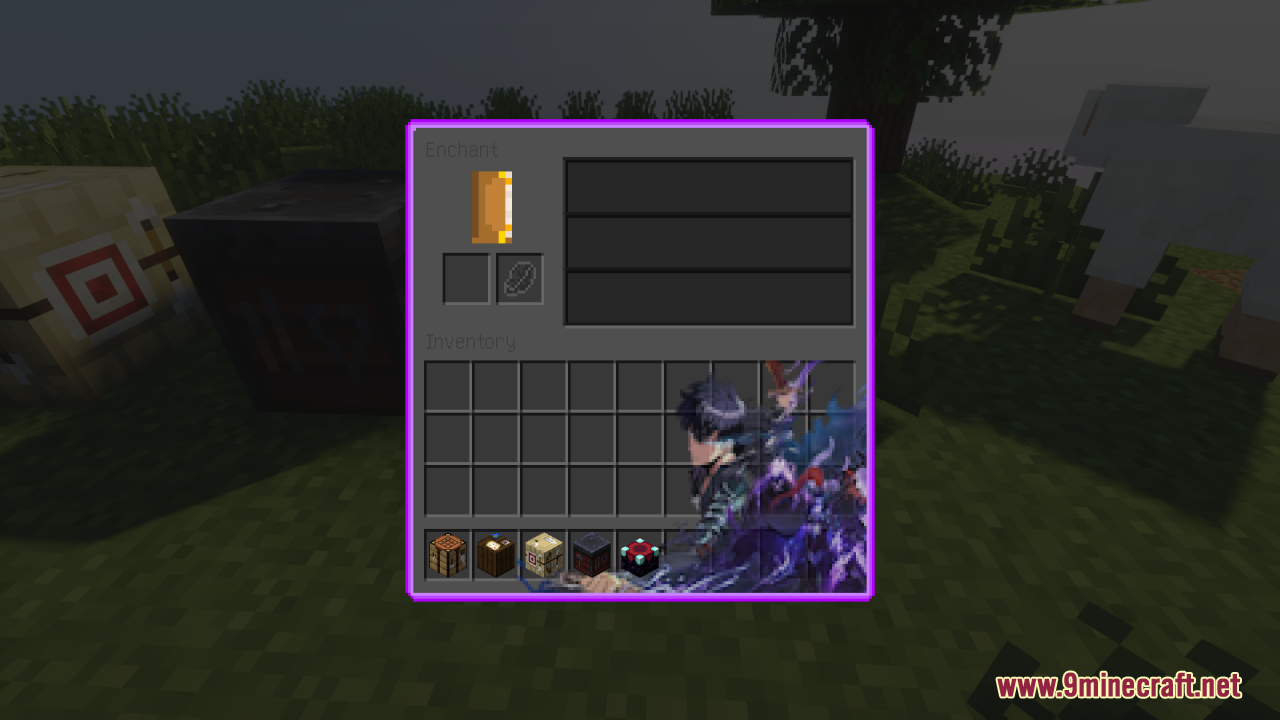This screenshot has width=1280, height=720.
Task: Select the enchanting table in the hotbar
Action: 639,552
